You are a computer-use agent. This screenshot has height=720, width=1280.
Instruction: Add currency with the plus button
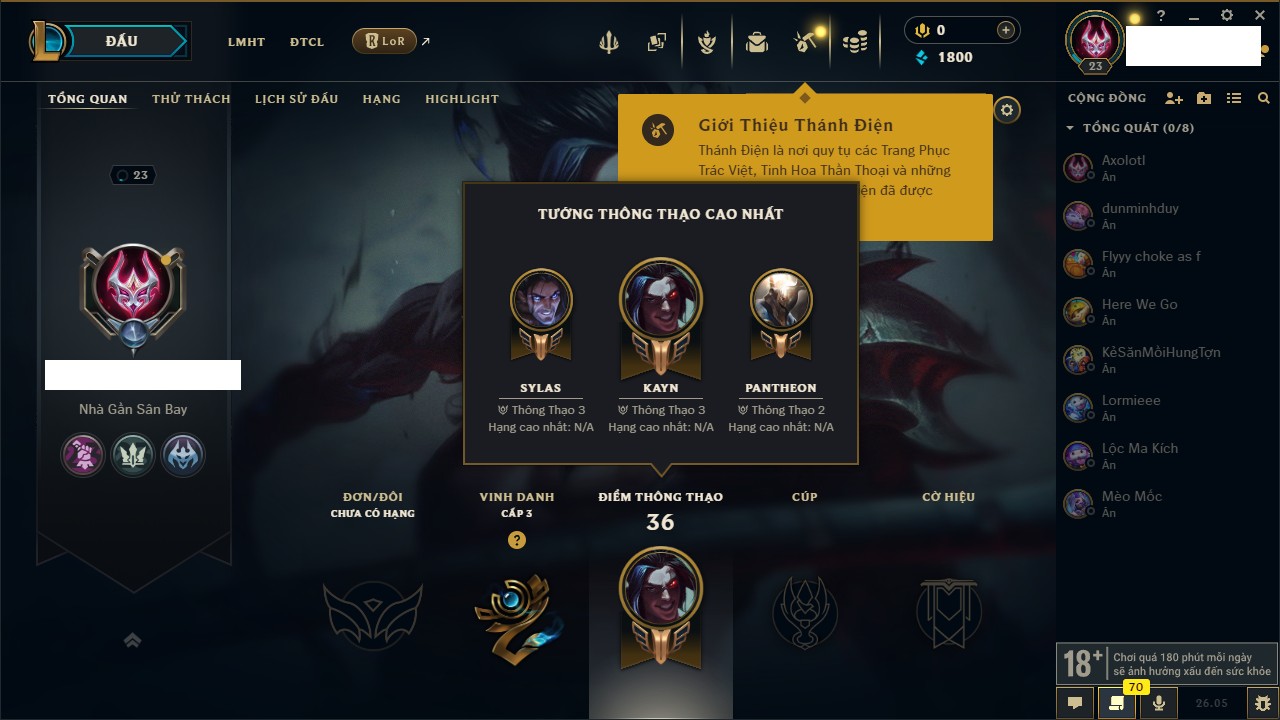click(x=1006, y=31)
